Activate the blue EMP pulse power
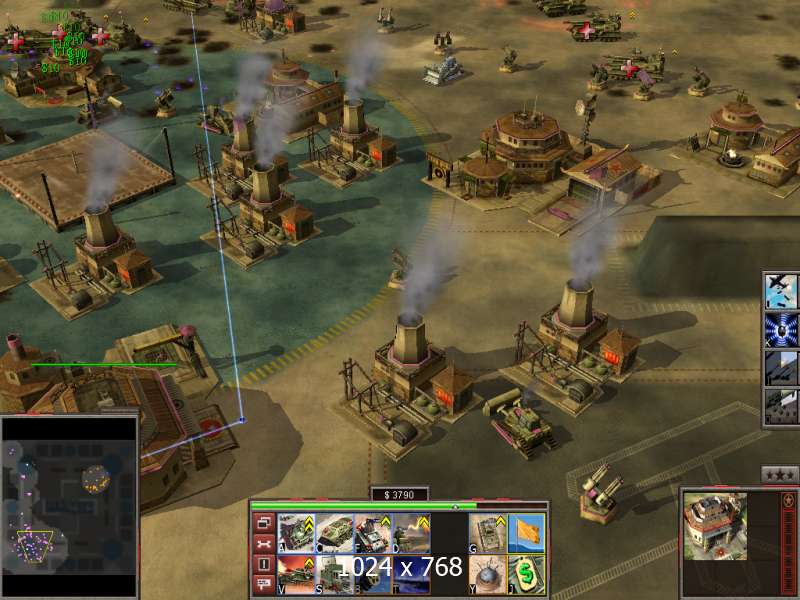The height and width of the screenshot is (600, 800). [x=781, y=329]
